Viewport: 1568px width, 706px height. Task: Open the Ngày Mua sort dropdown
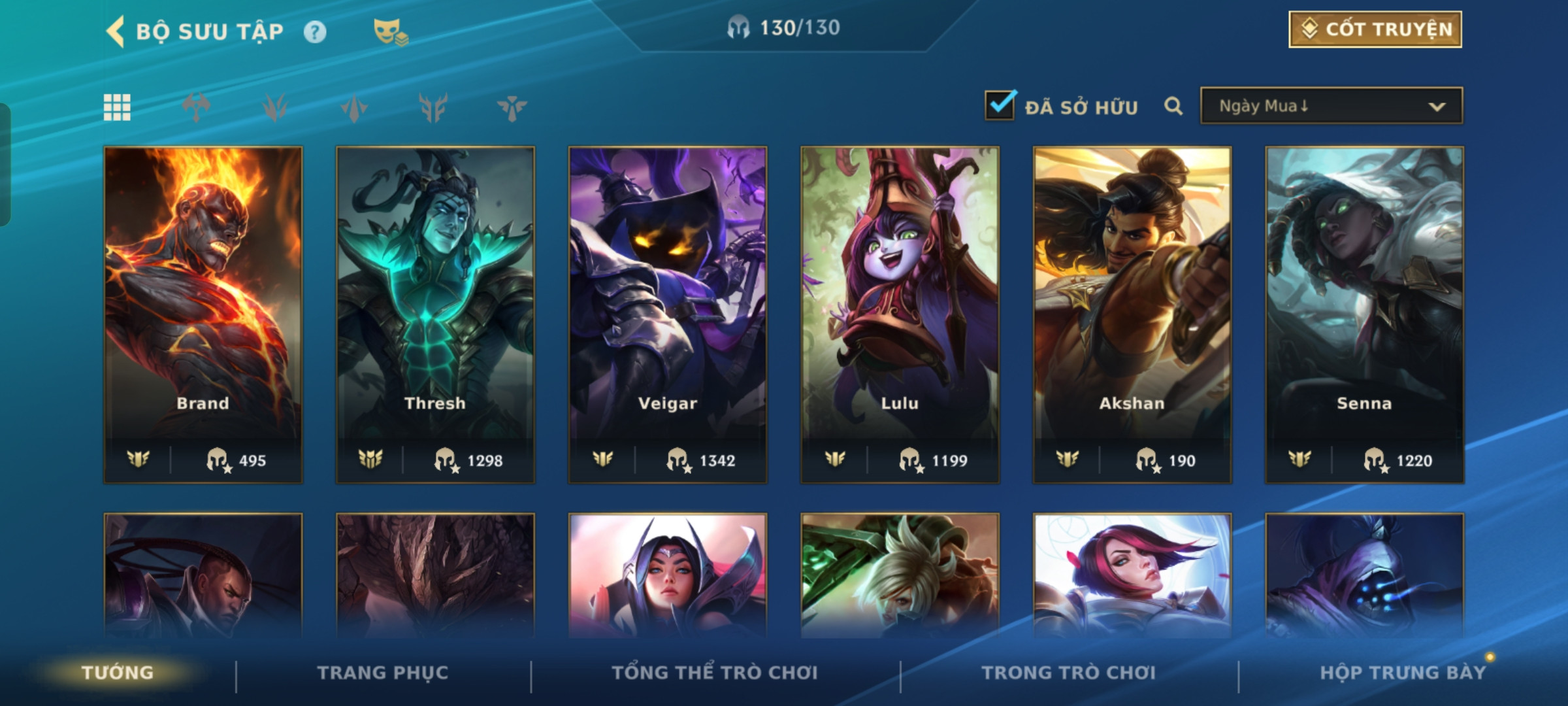1331,106
